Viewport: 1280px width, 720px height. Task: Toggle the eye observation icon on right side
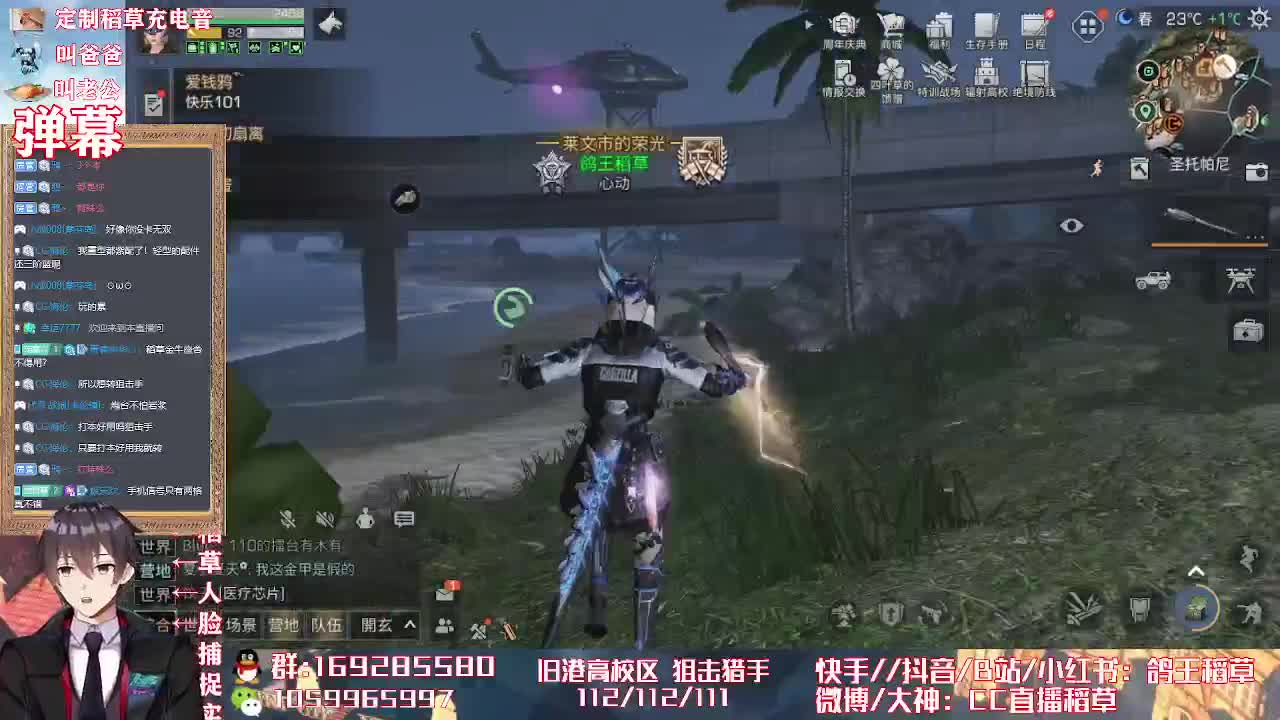click(x=1073, y=226)
